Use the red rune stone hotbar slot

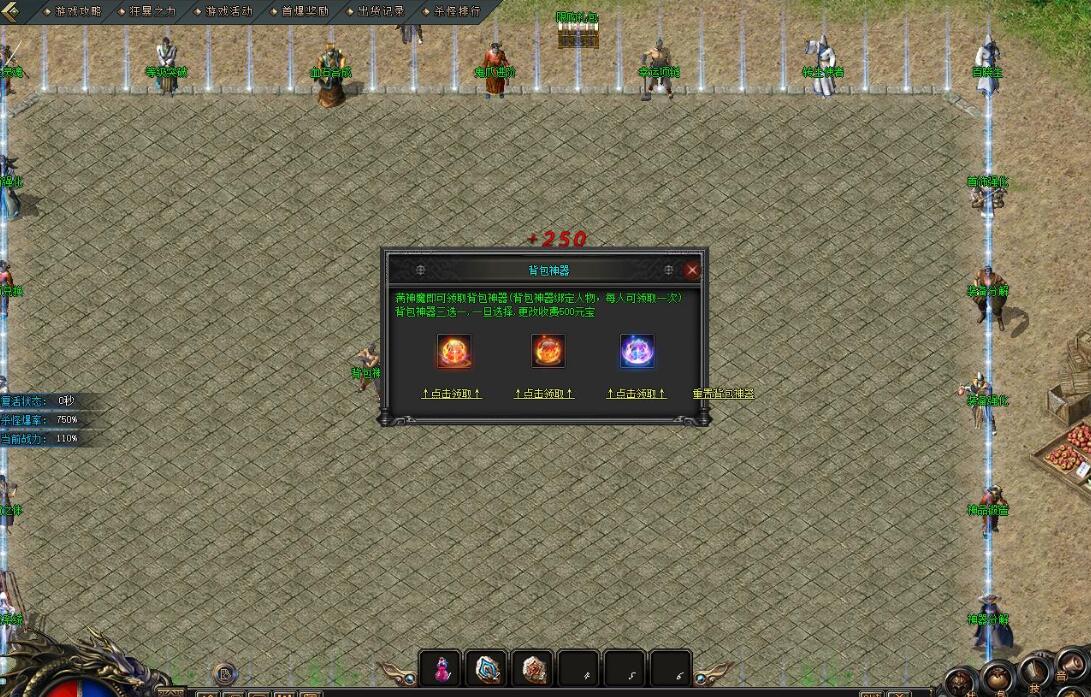tap(532, 668)
